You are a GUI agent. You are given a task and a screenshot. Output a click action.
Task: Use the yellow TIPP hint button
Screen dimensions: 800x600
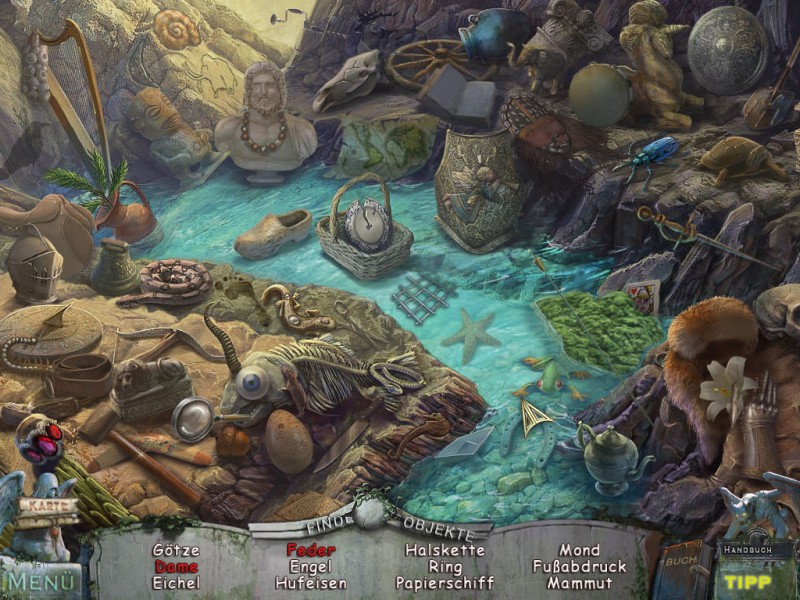(x=748, y=582)
